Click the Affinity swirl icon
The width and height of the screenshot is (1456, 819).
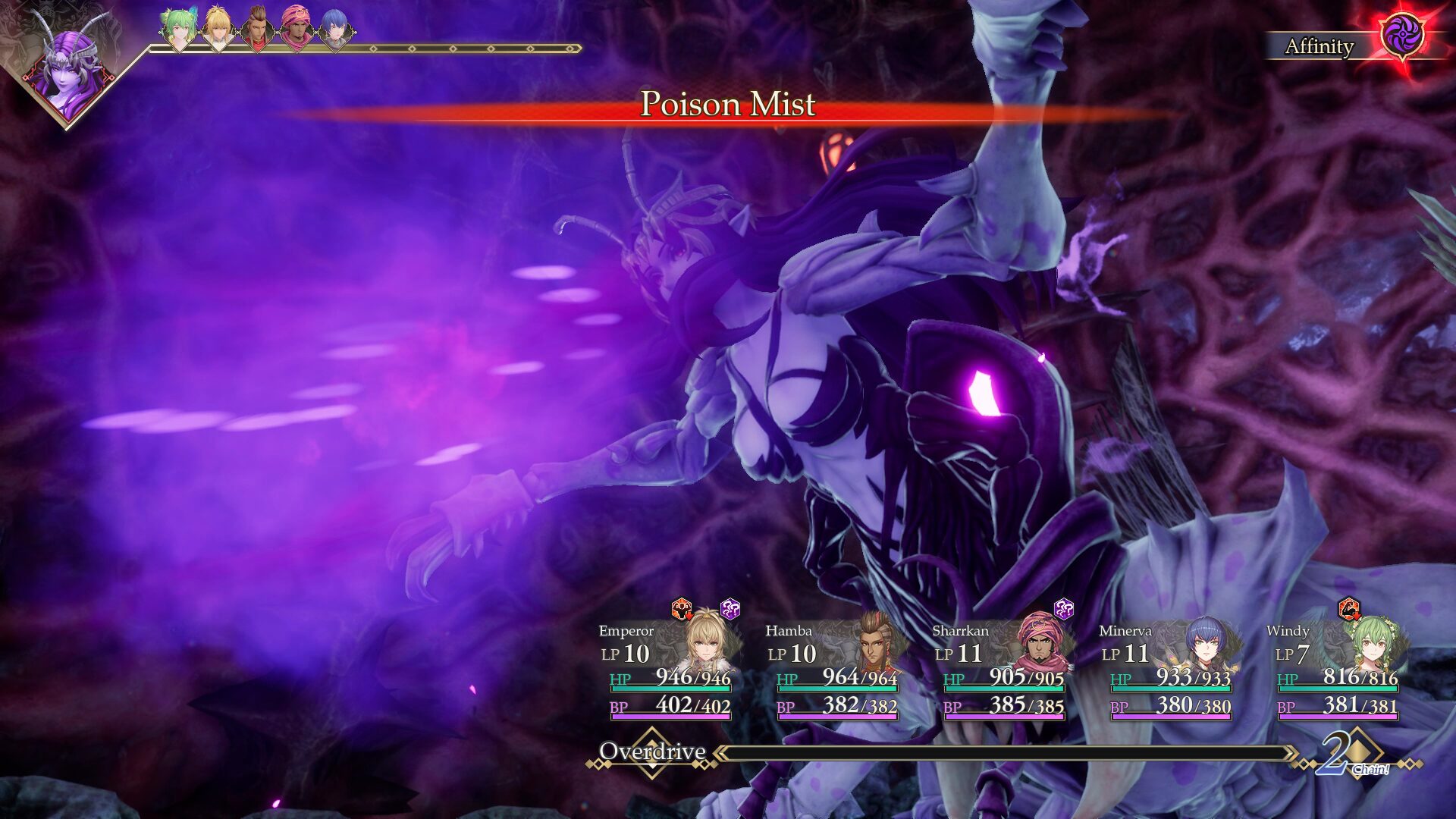[1401, 36]
